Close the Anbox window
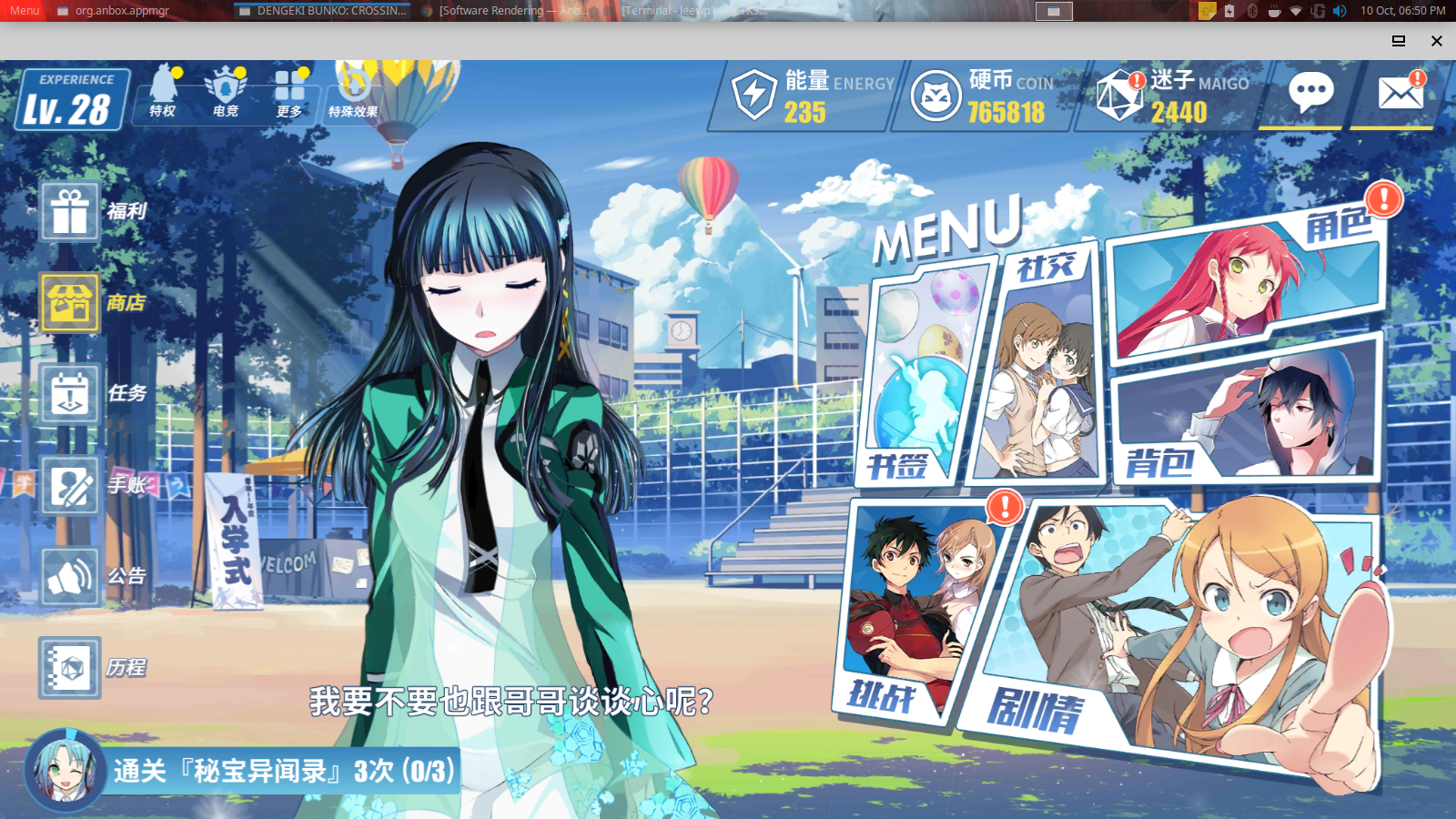The width and height of the screenshot is (1456, 819). click(x=1437, y=41)
